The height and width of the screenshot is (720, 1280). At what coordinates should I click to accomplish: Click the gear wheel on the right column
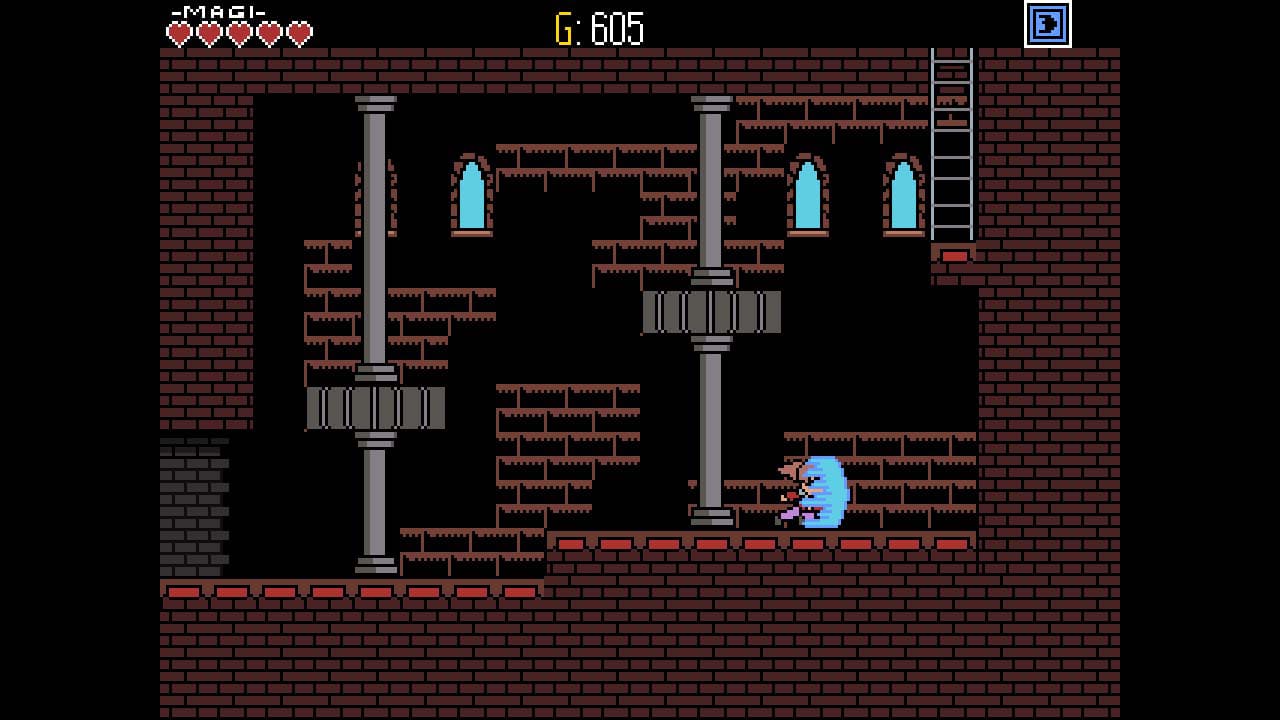point(710,311)
